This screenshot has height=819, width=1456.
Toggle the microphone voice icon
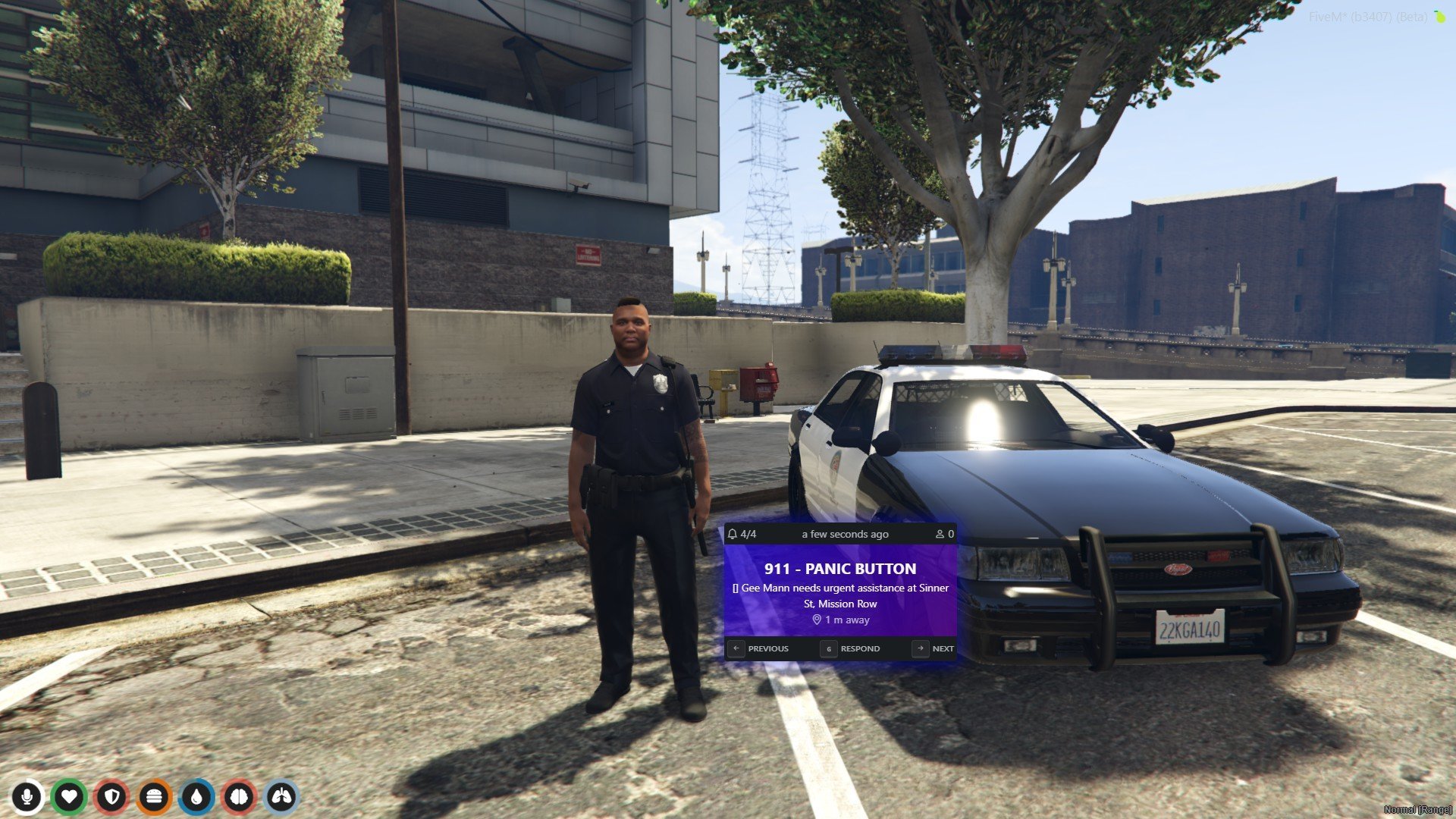[x=27, y=797]
